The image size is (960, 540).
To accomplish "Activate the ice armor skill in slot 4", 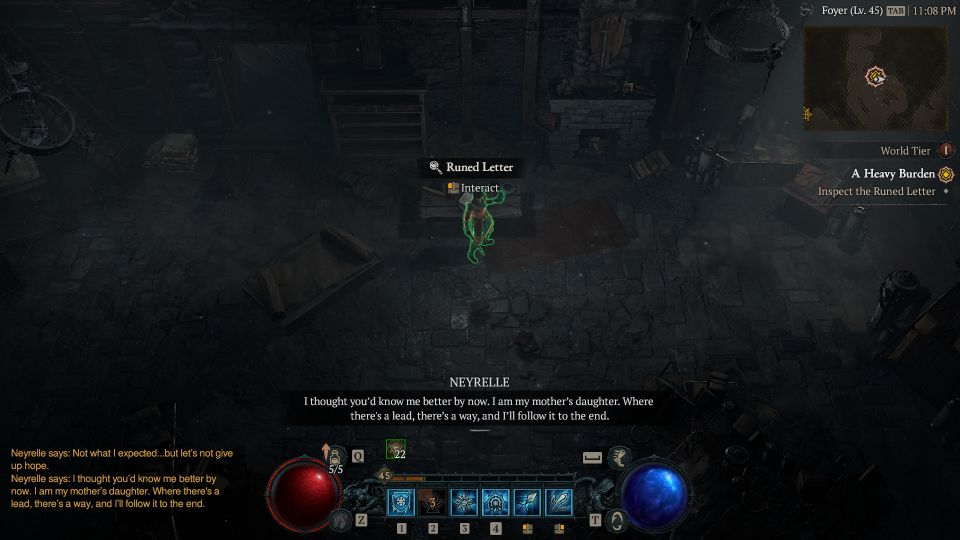I will [x=496, y=502].
